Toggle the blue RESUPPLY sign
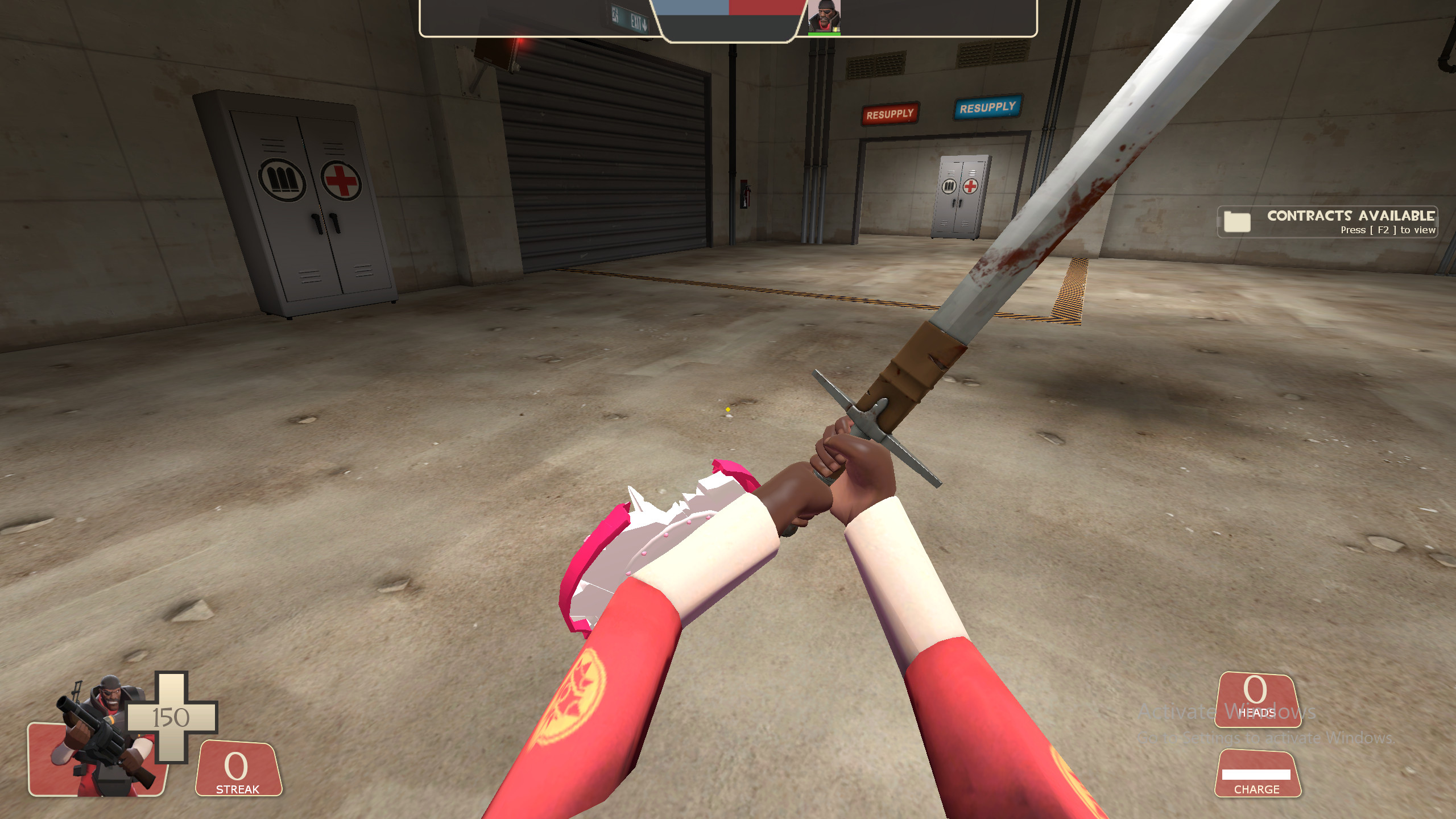This screenshot has width=1456, height=819. click(x=987, y=106)
